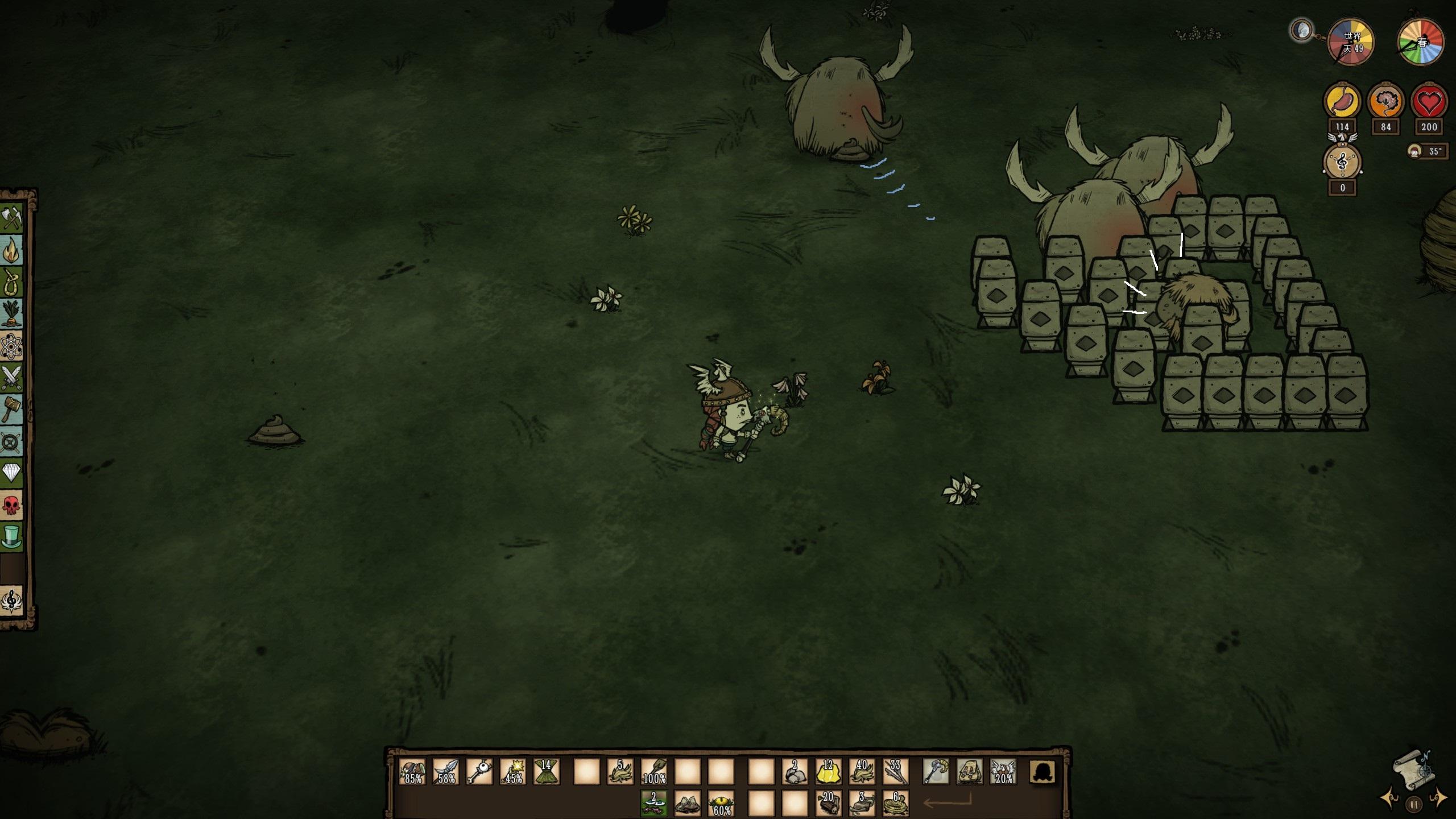Select the spear at 58% durability
This screenshot has height=819, width=1456.
[x=446, y=772]
